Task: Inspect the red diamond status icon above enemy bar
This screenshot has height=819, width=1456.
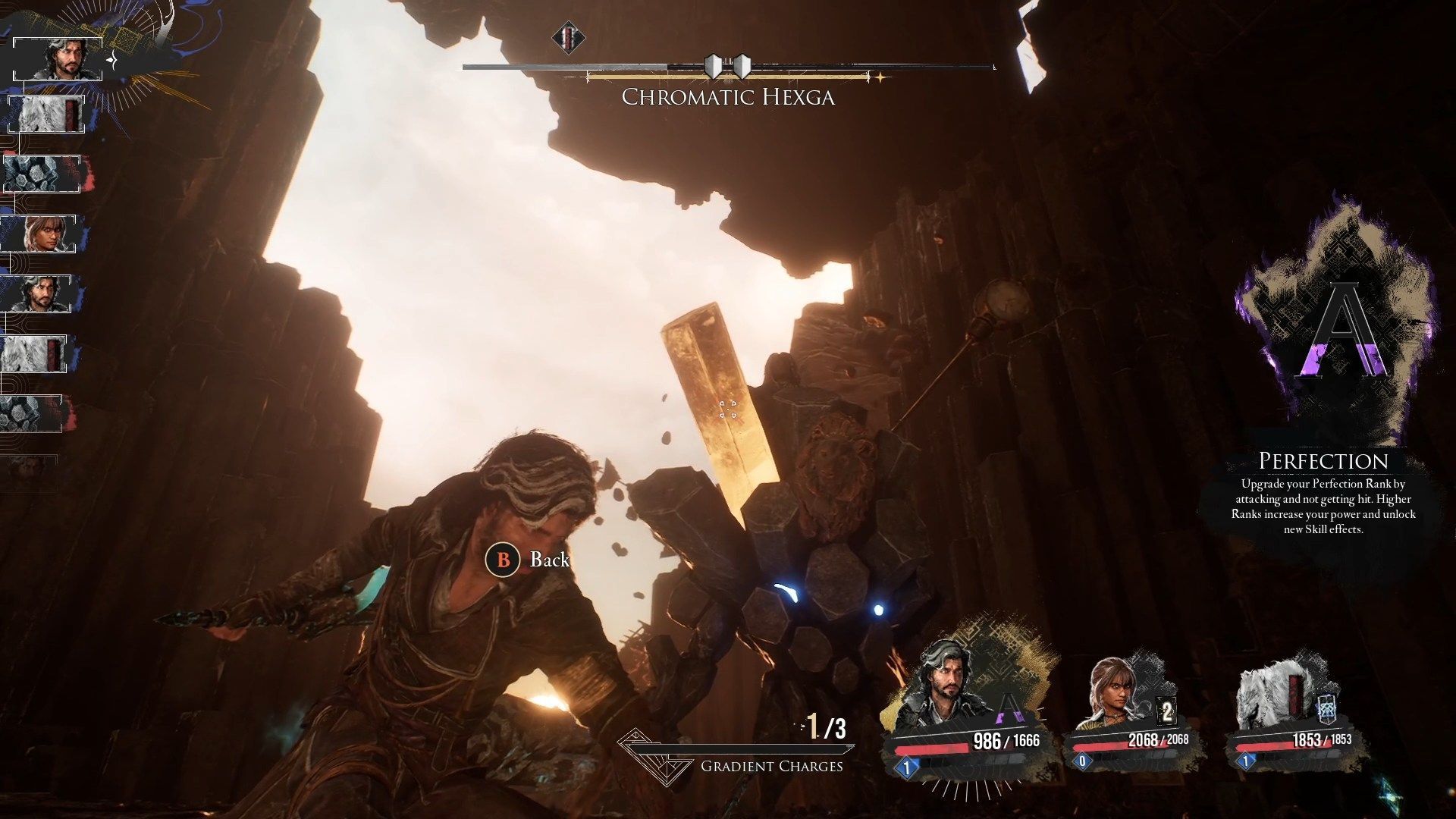Action: point(567,37)
